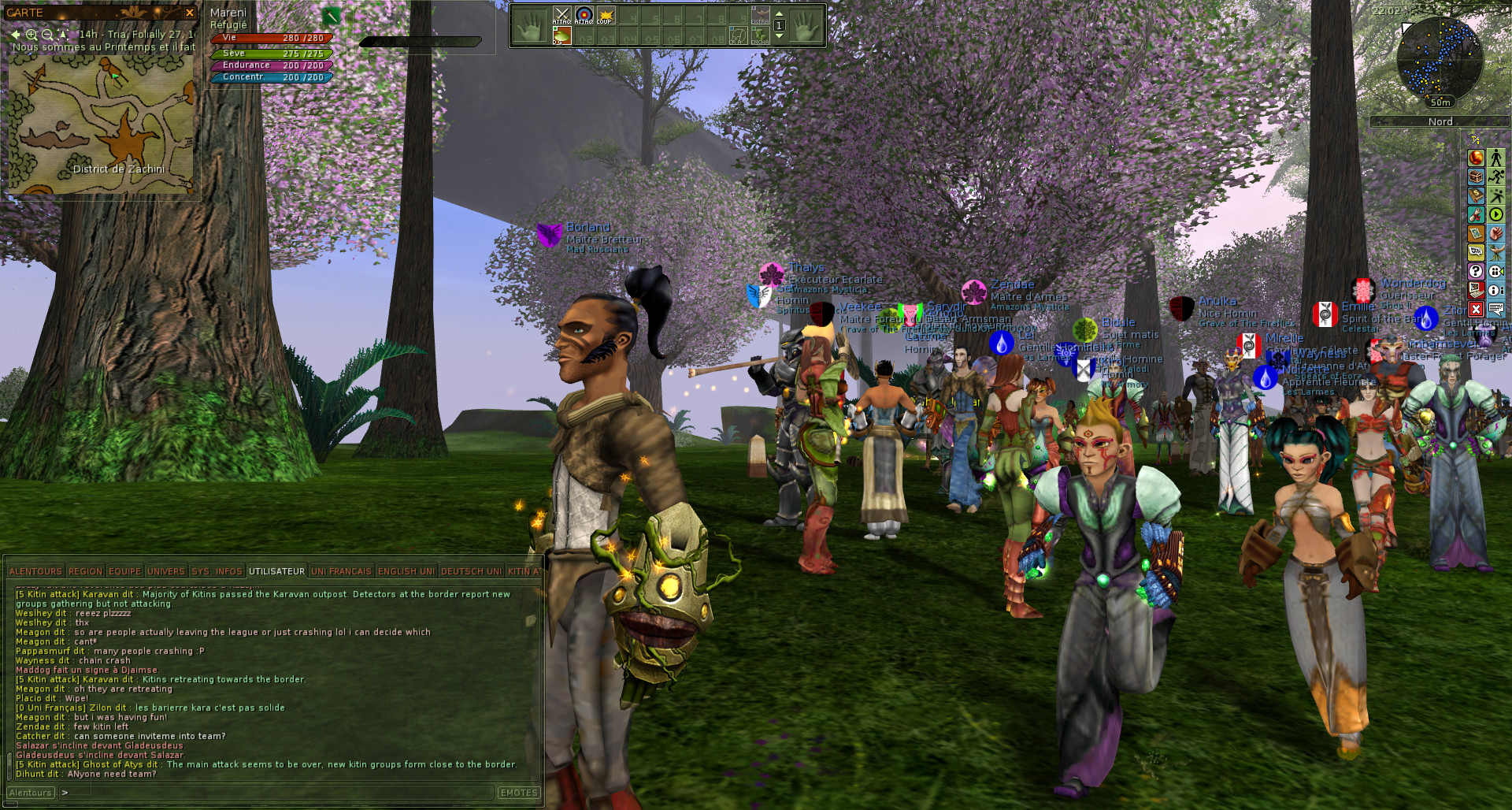Open the missions scroll icon in sidebar
This screenshot has width=1512, height=810.
pyautogui.click(x=1477, y=214)
